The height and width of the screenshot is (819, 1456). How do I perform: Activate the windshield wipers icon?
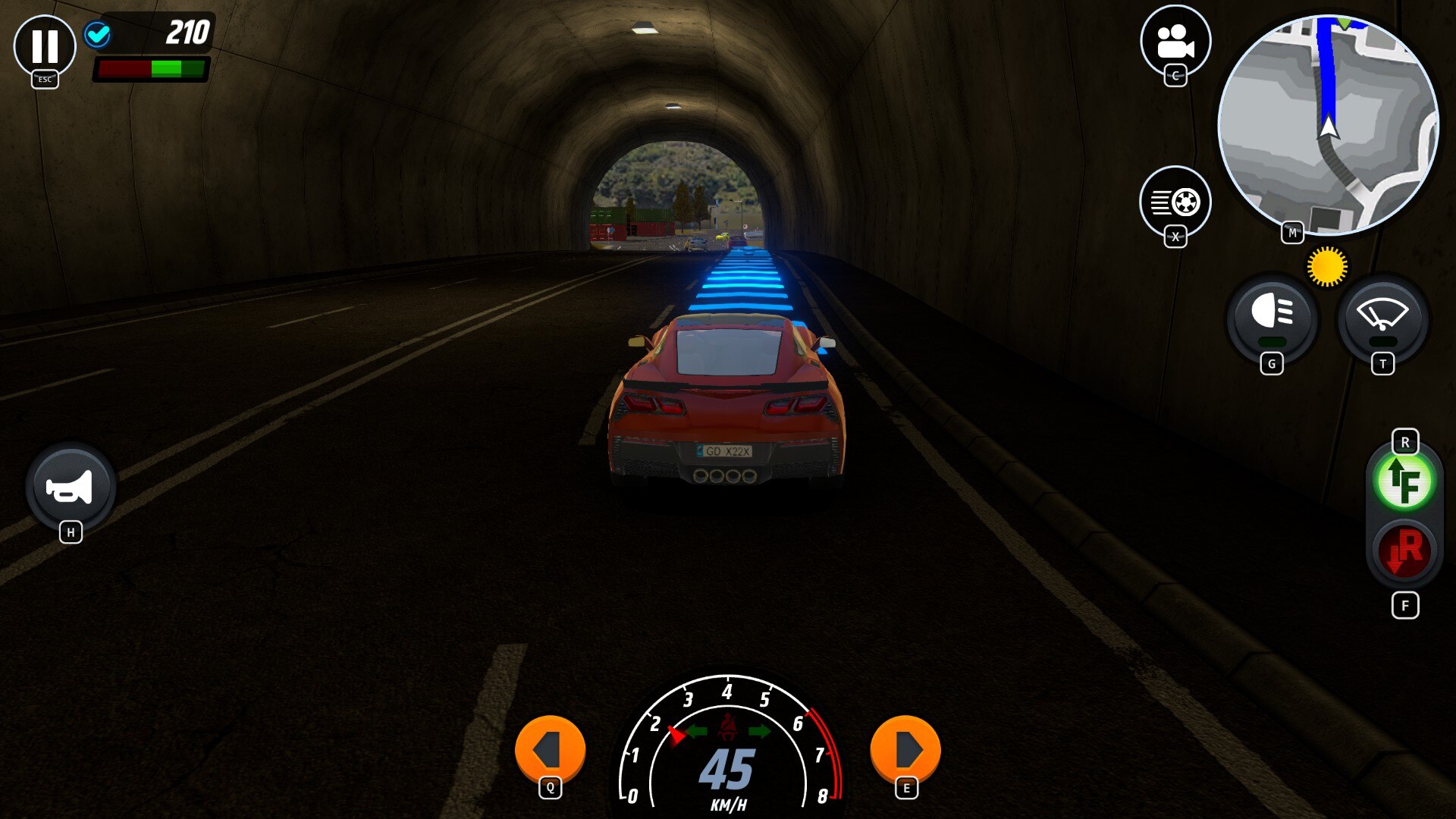[1382, 322]
